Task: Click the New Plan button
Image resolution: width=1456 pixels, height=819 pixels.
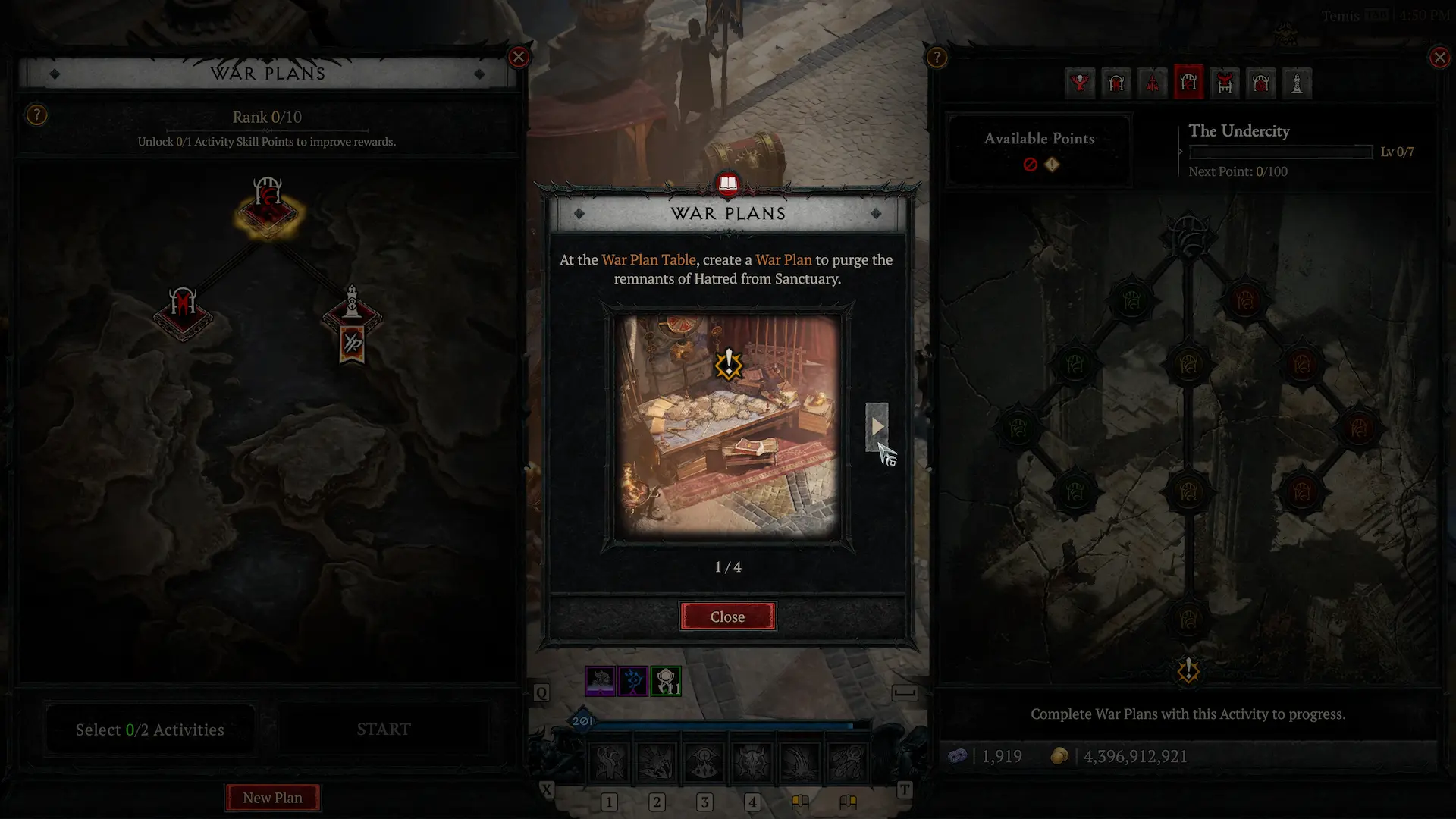Action: pyautogui.click(x=272, y=797)
